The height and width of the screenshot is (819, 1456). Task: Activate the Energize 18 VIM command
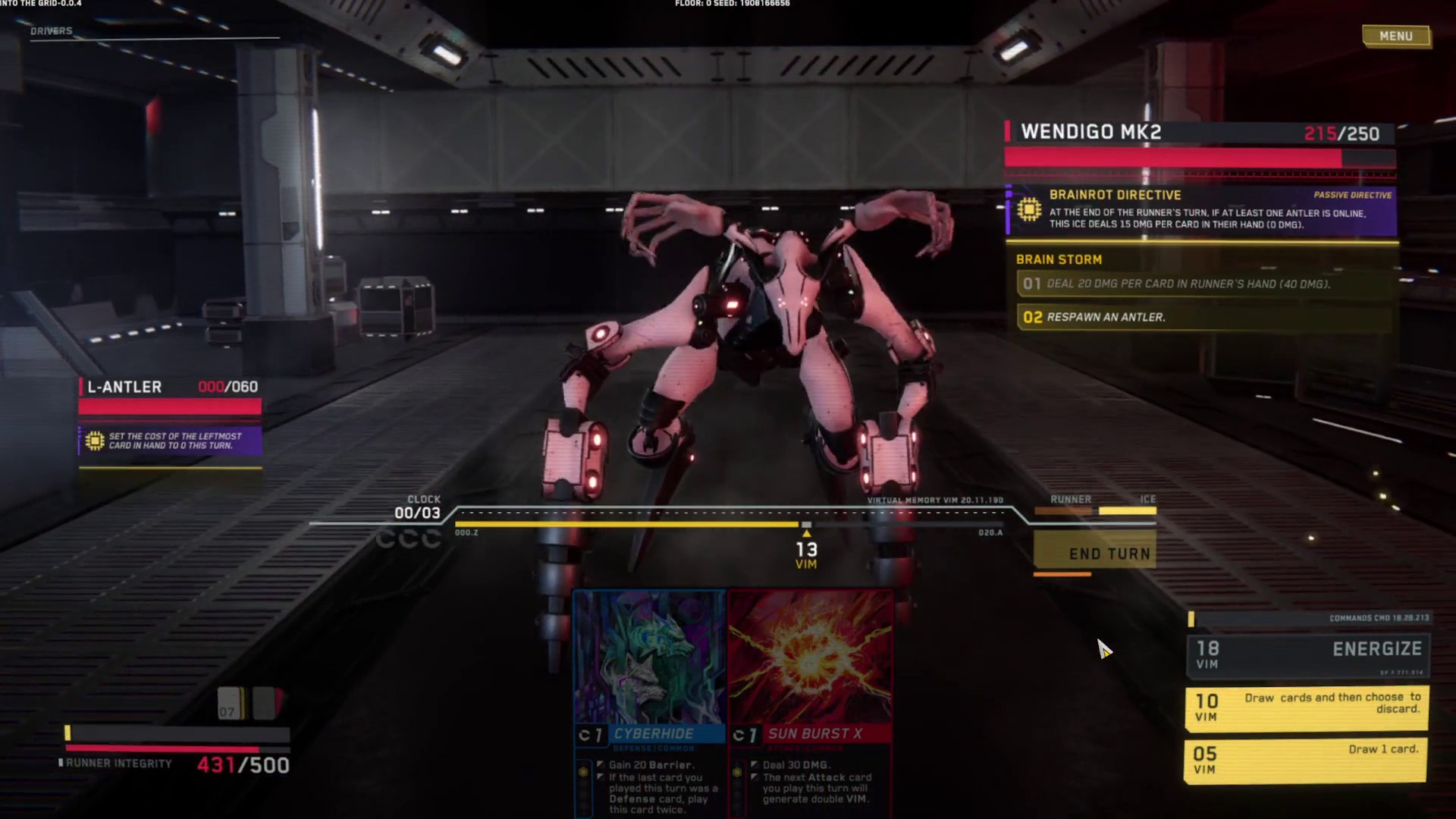(x=1307, y=655)
